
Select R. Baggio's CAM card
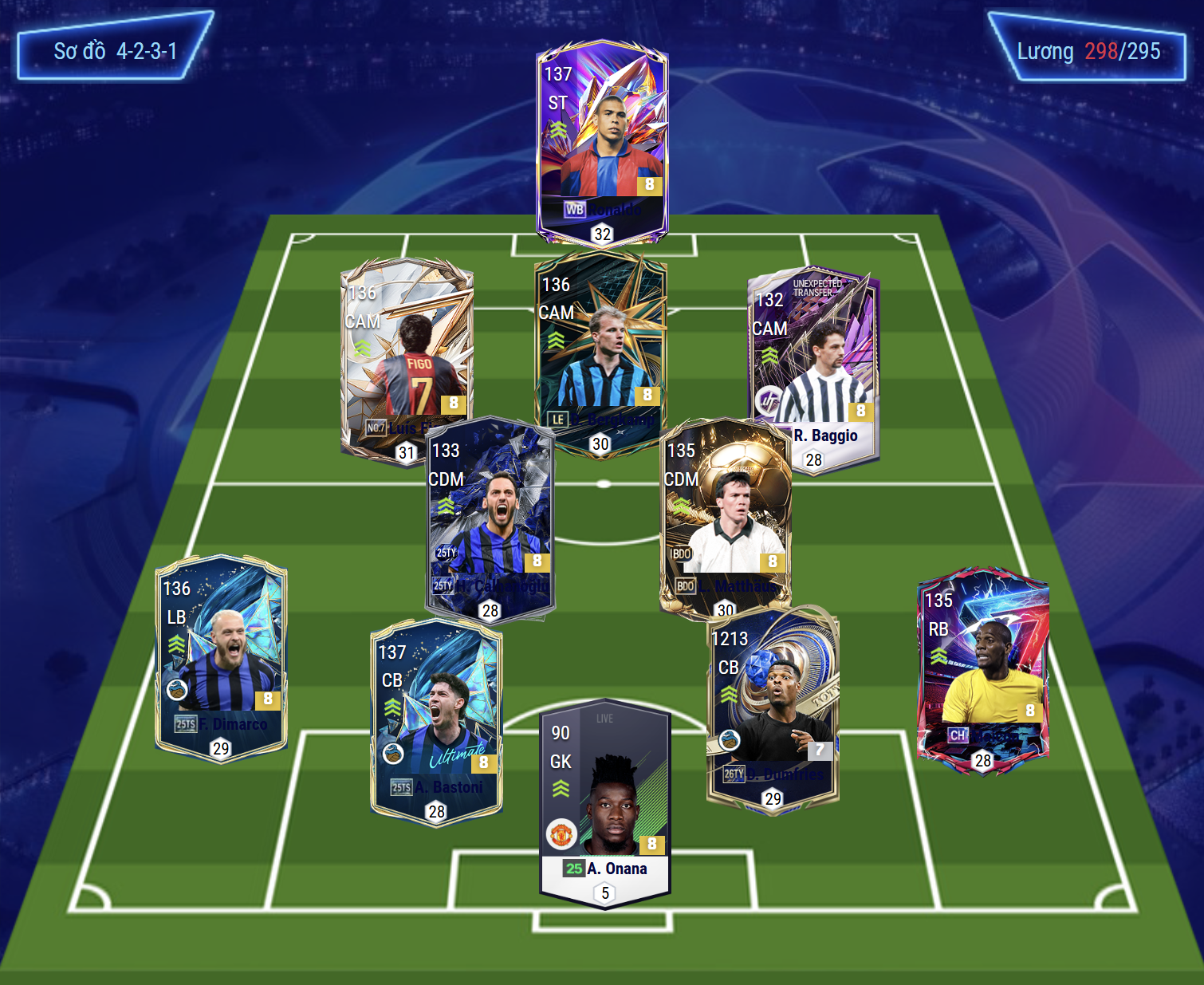pos(813,359)
